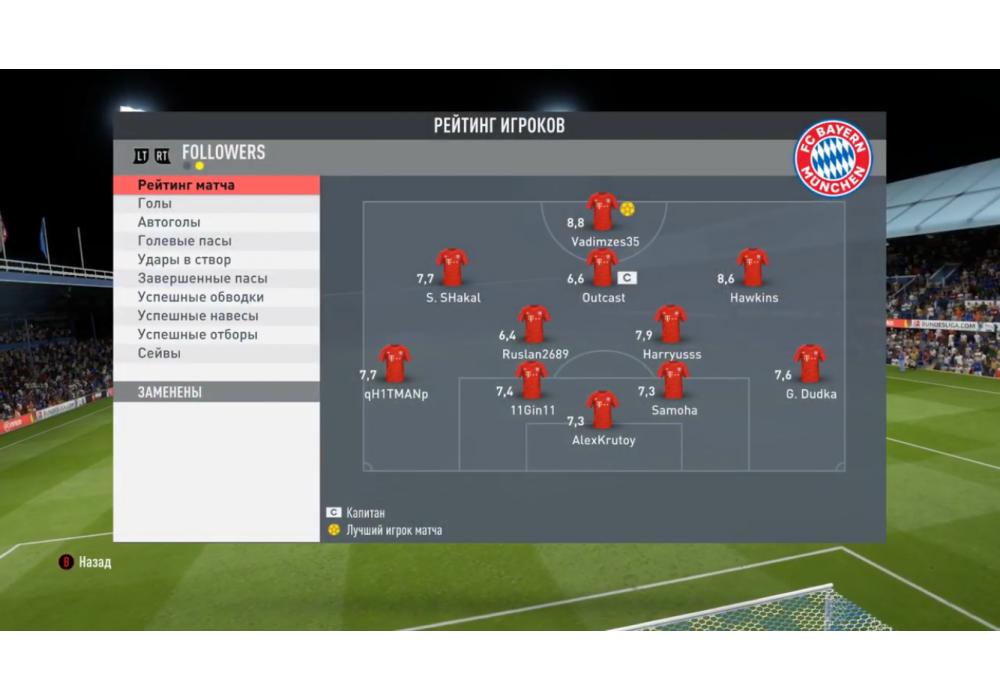
Task: Click Harryusss's player icon
Action: (670, 324)
